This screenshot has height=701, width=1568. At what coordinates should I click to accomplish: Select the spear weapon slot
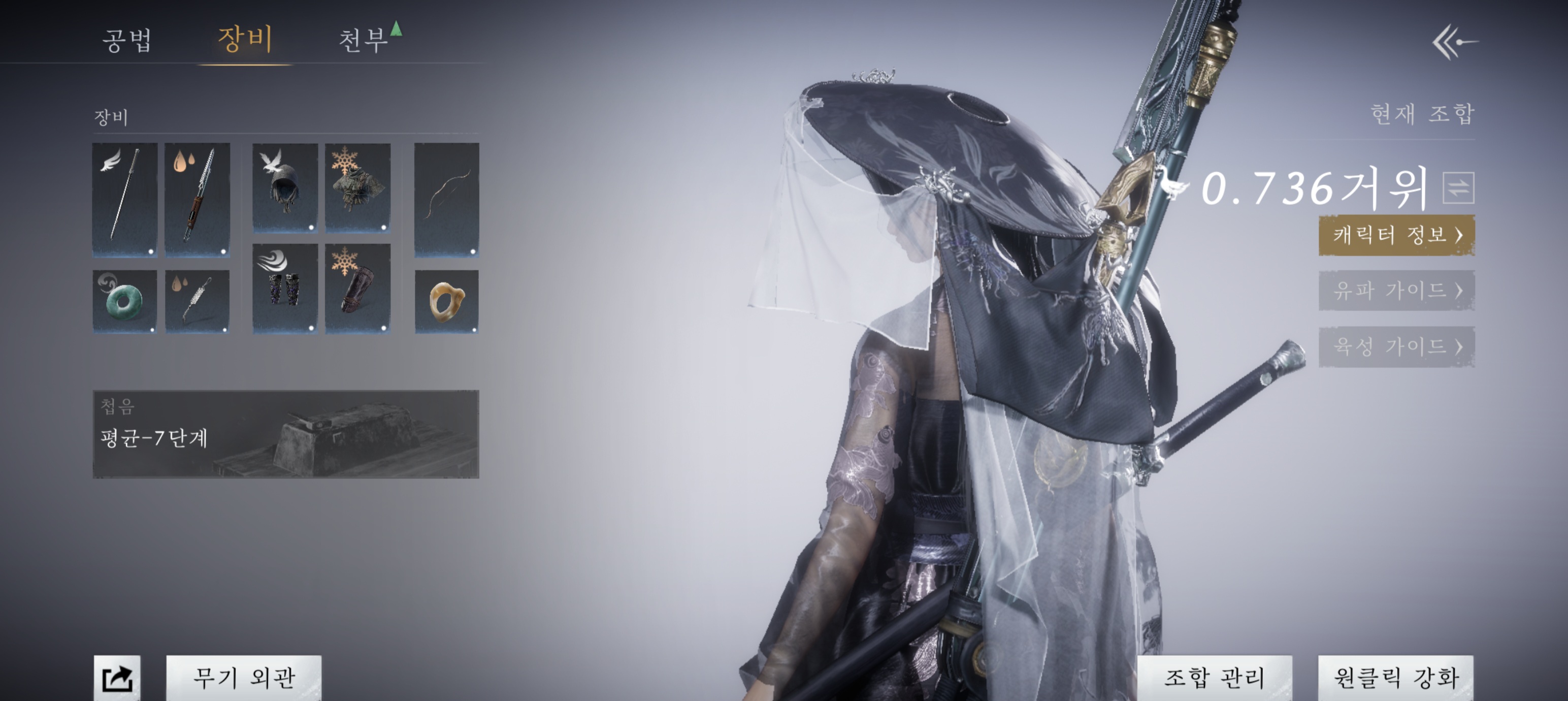197,199
